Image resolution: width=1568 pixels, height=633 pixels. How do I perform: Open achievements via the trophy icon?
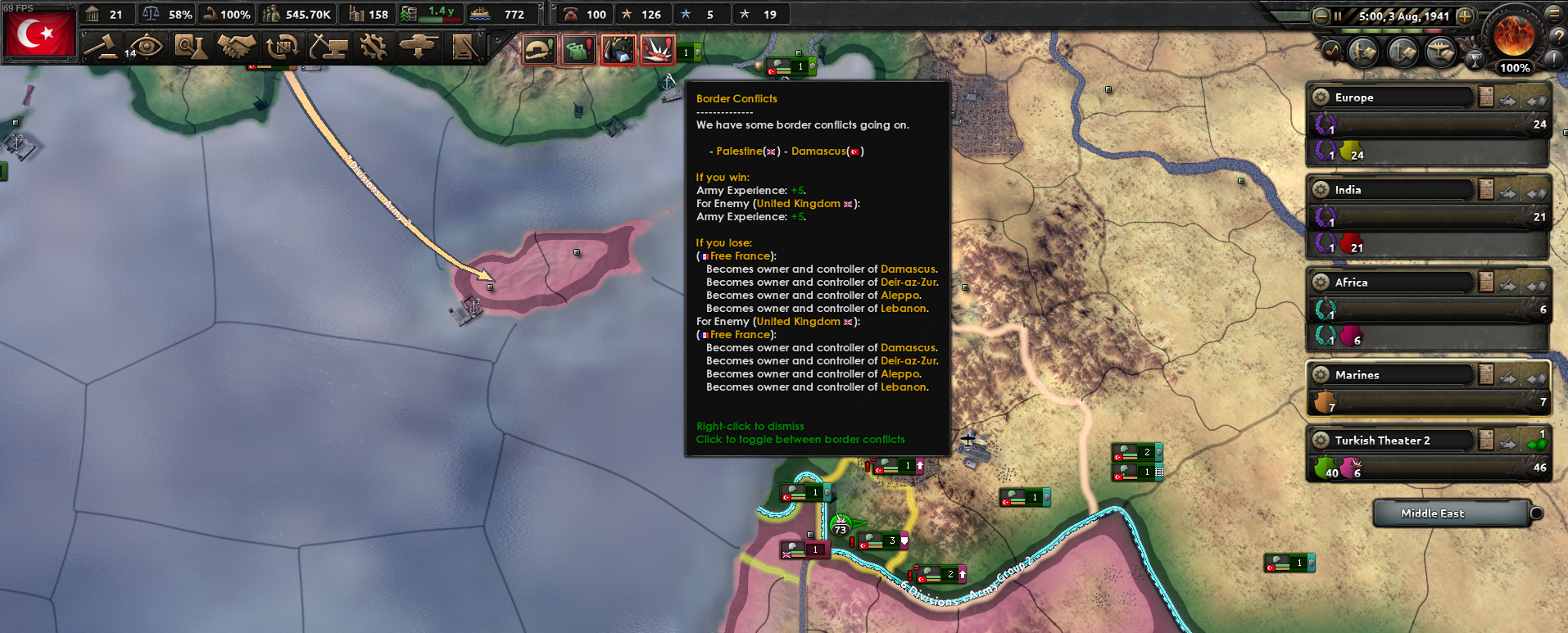pyautogui.click(x=1475, y=60)
